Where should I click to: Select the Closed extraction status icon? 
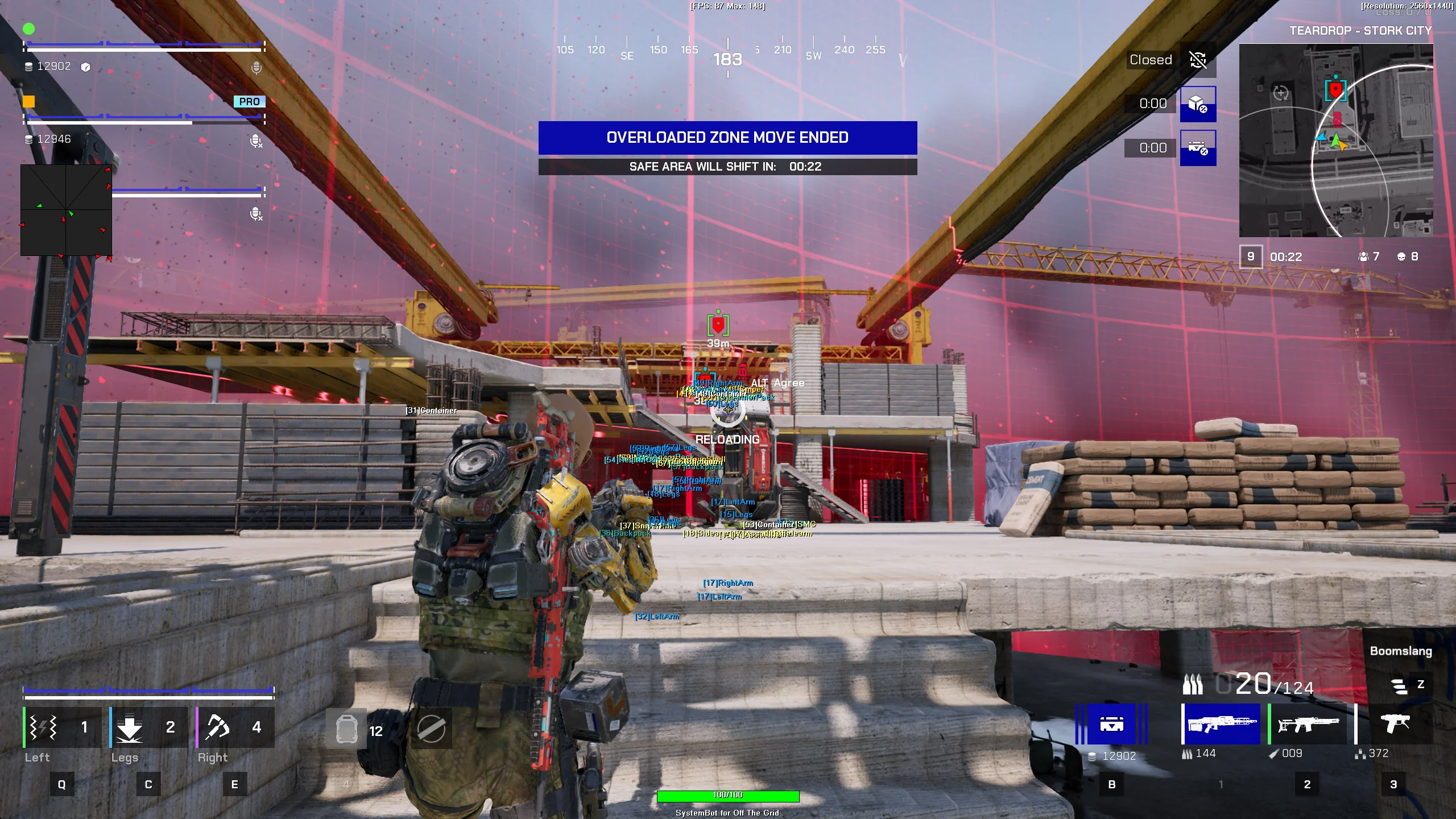(x=1198, y=60)
